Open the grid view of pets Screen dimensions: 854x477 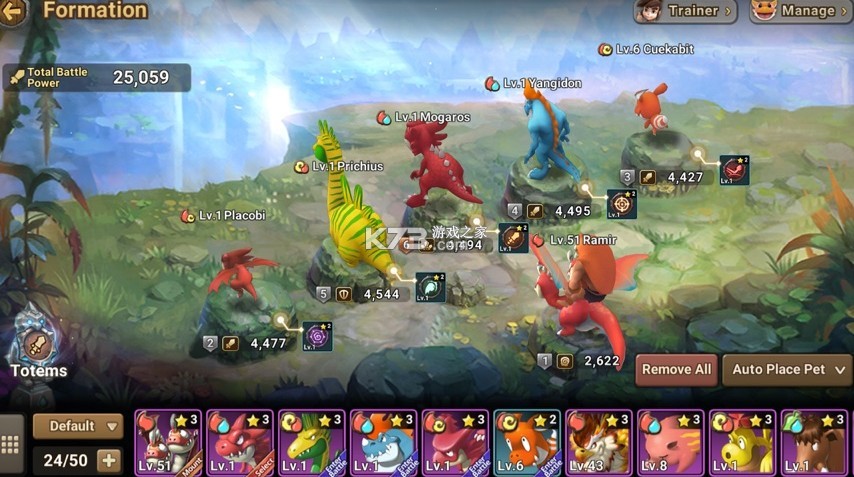[x=11, y=446]
